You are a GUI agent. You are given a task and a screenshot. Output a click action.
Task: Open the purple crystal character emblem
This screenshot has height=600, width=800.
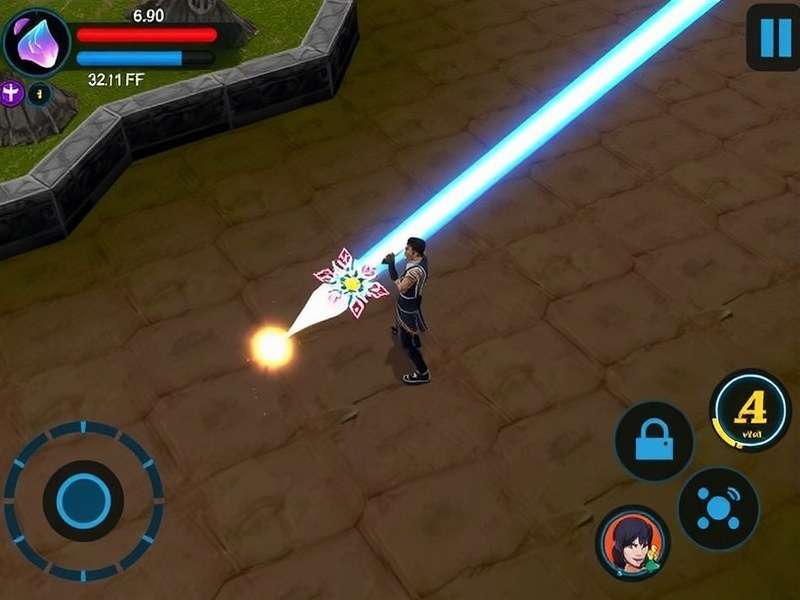[x=37, y=44]
